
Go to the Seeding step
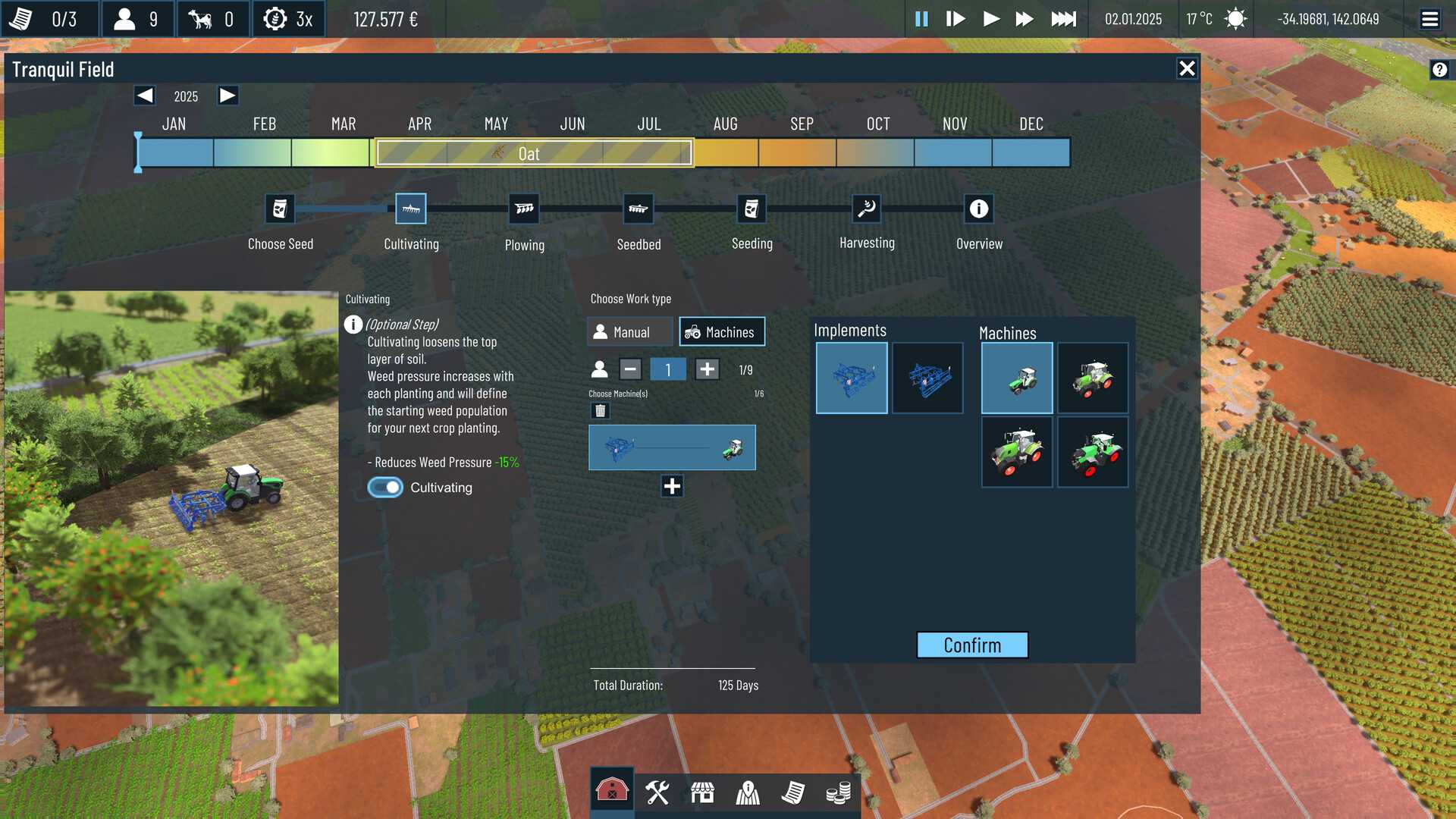point(752,209)
